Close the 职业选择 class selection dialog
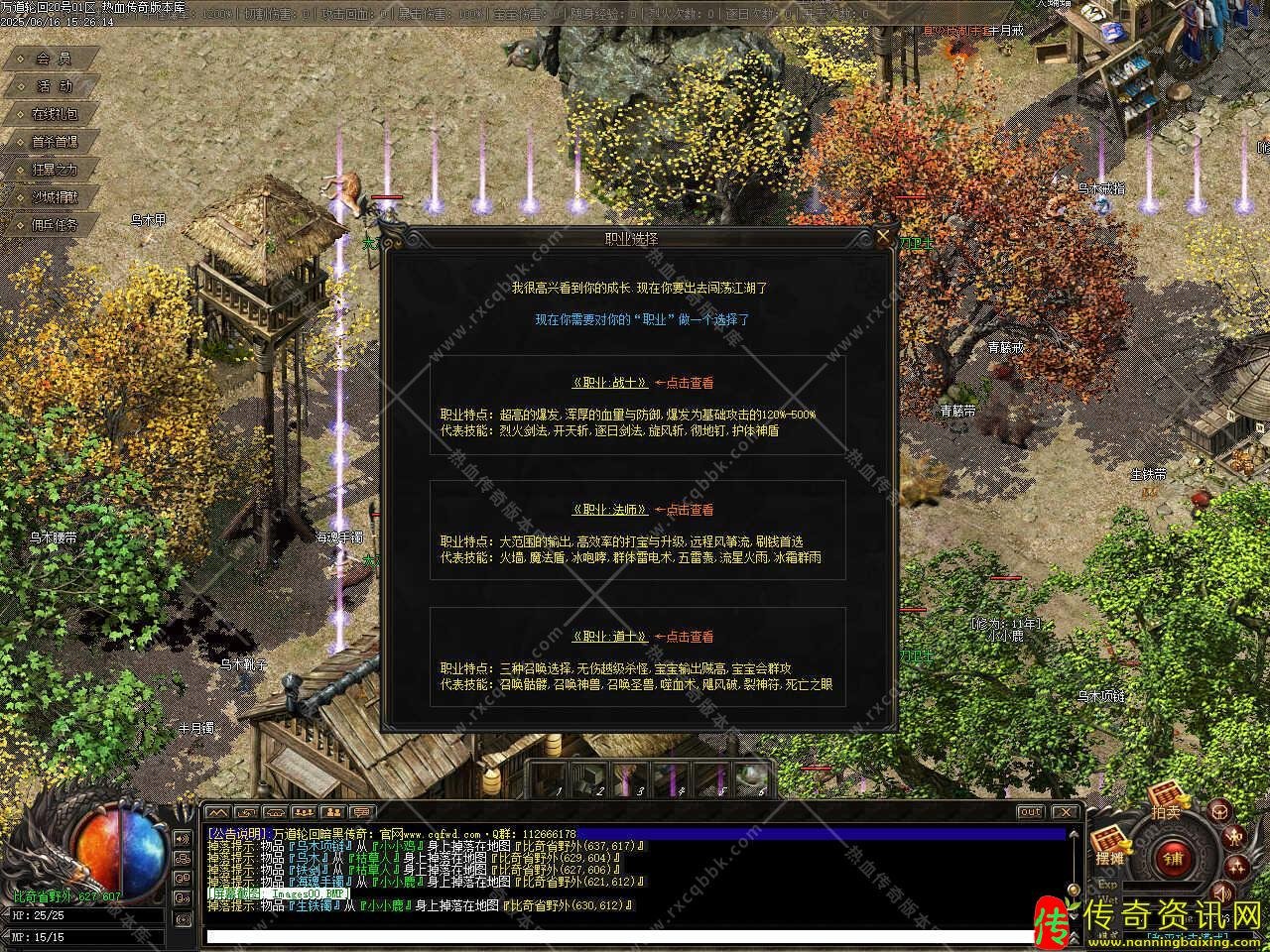 883,237
